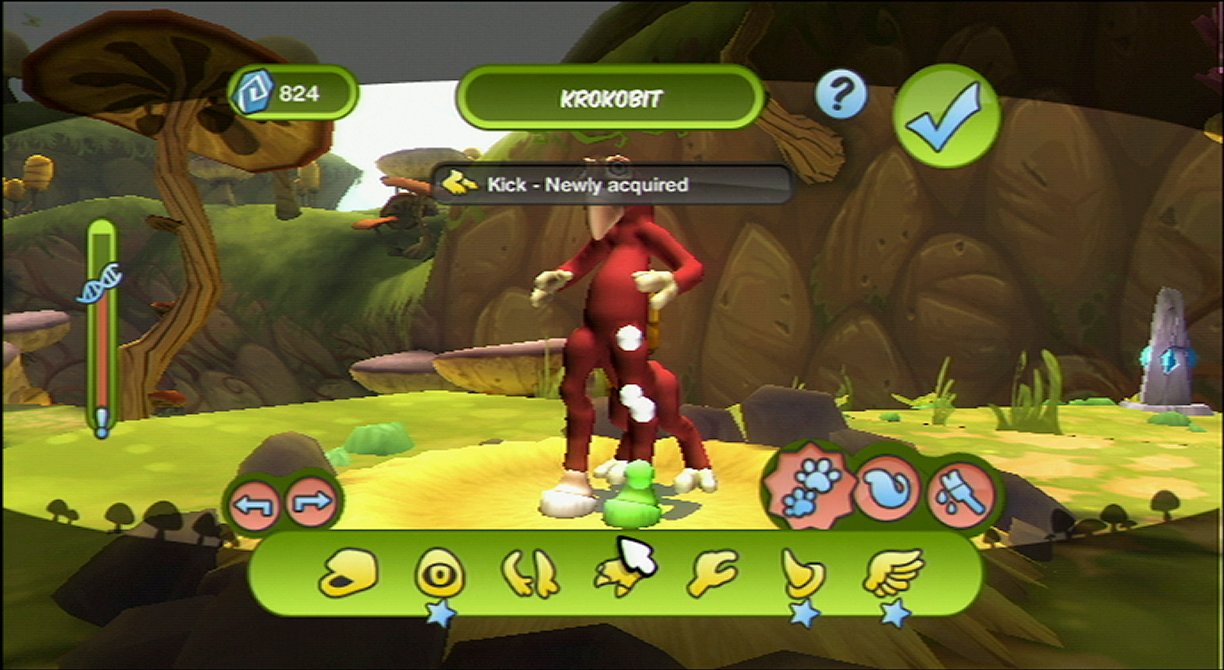
Task: Open the arm parts category
Action: [x=711, y=574]
